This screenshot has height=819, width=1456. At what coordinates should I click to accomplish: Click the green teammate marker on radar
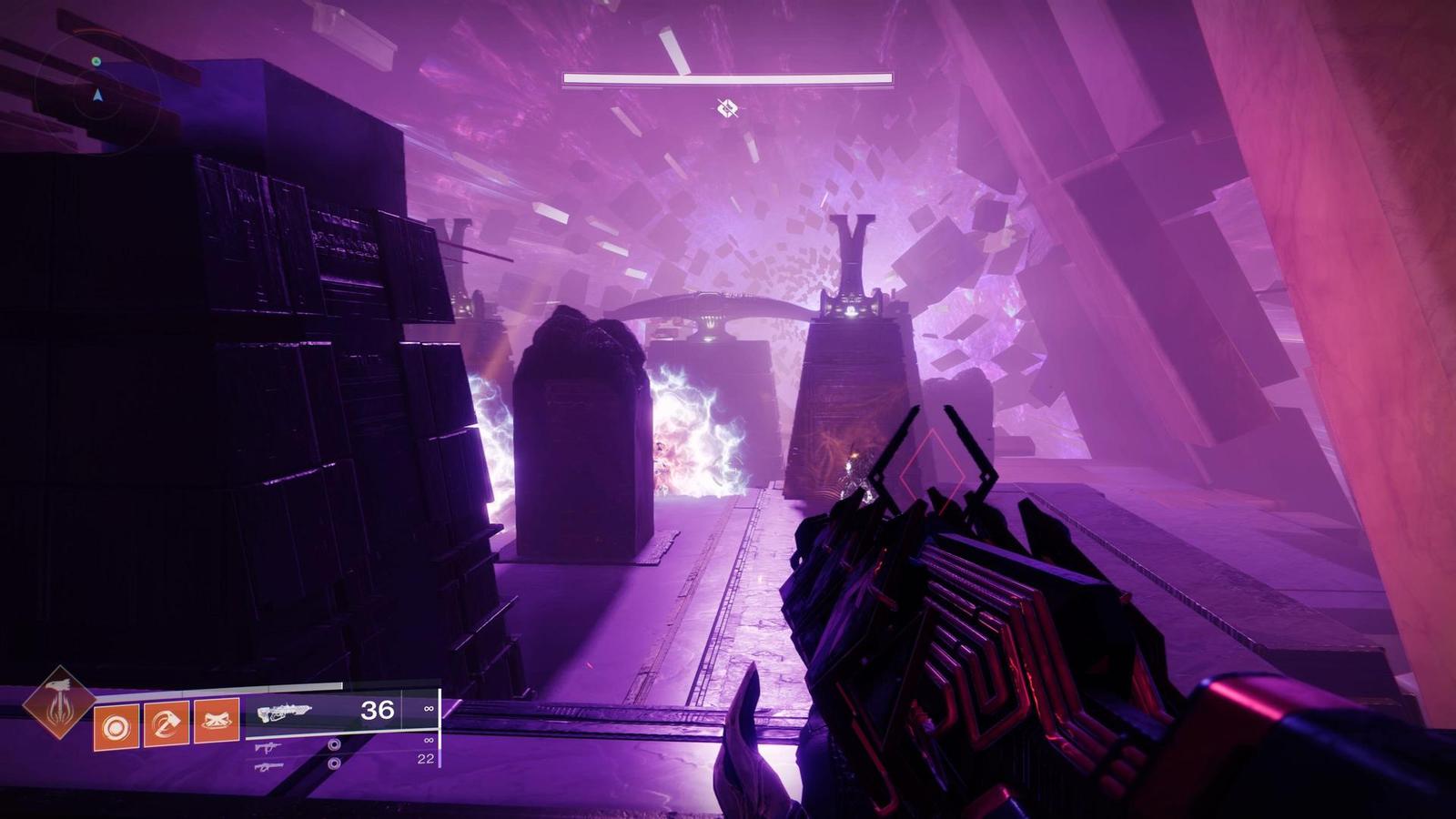point(96,62)
